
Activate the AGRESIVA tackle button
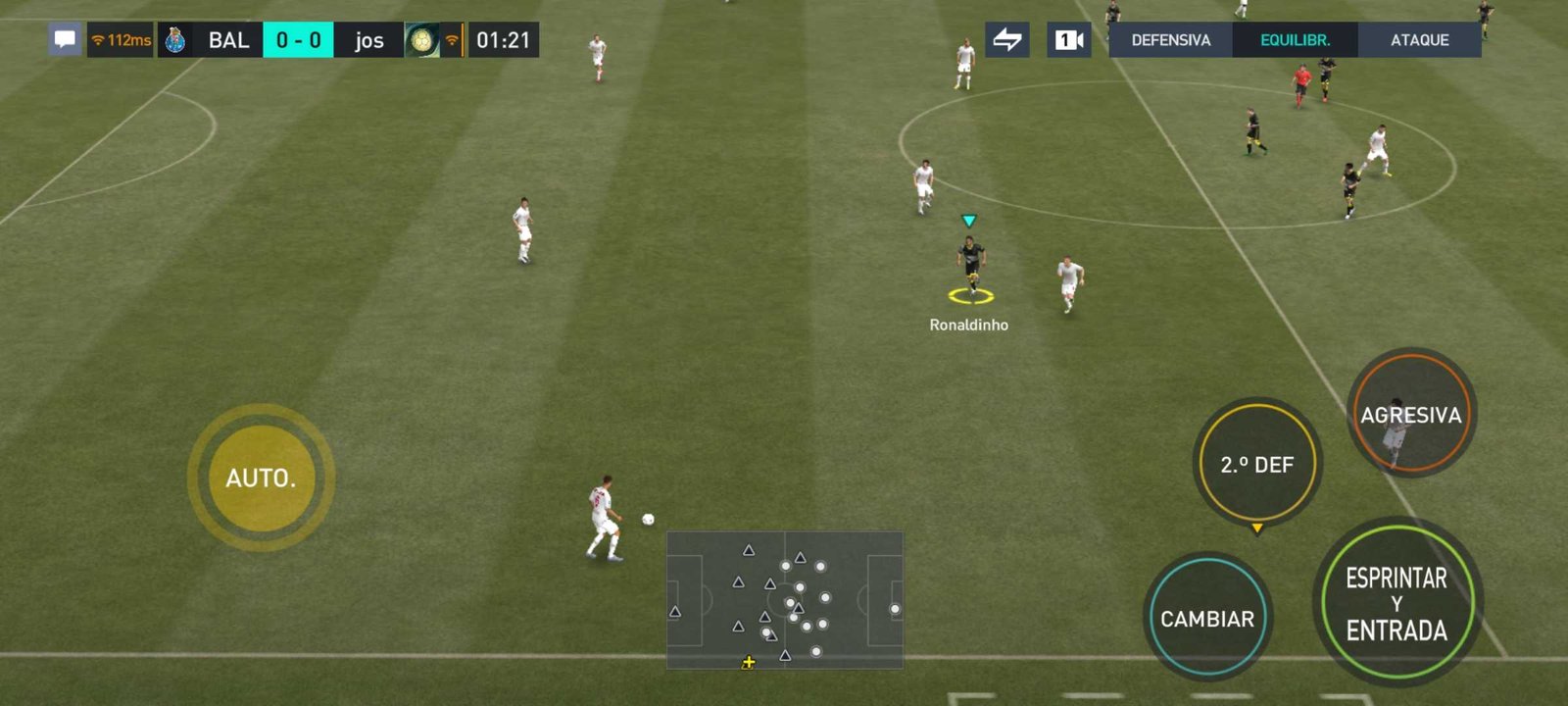(1410, 415)
